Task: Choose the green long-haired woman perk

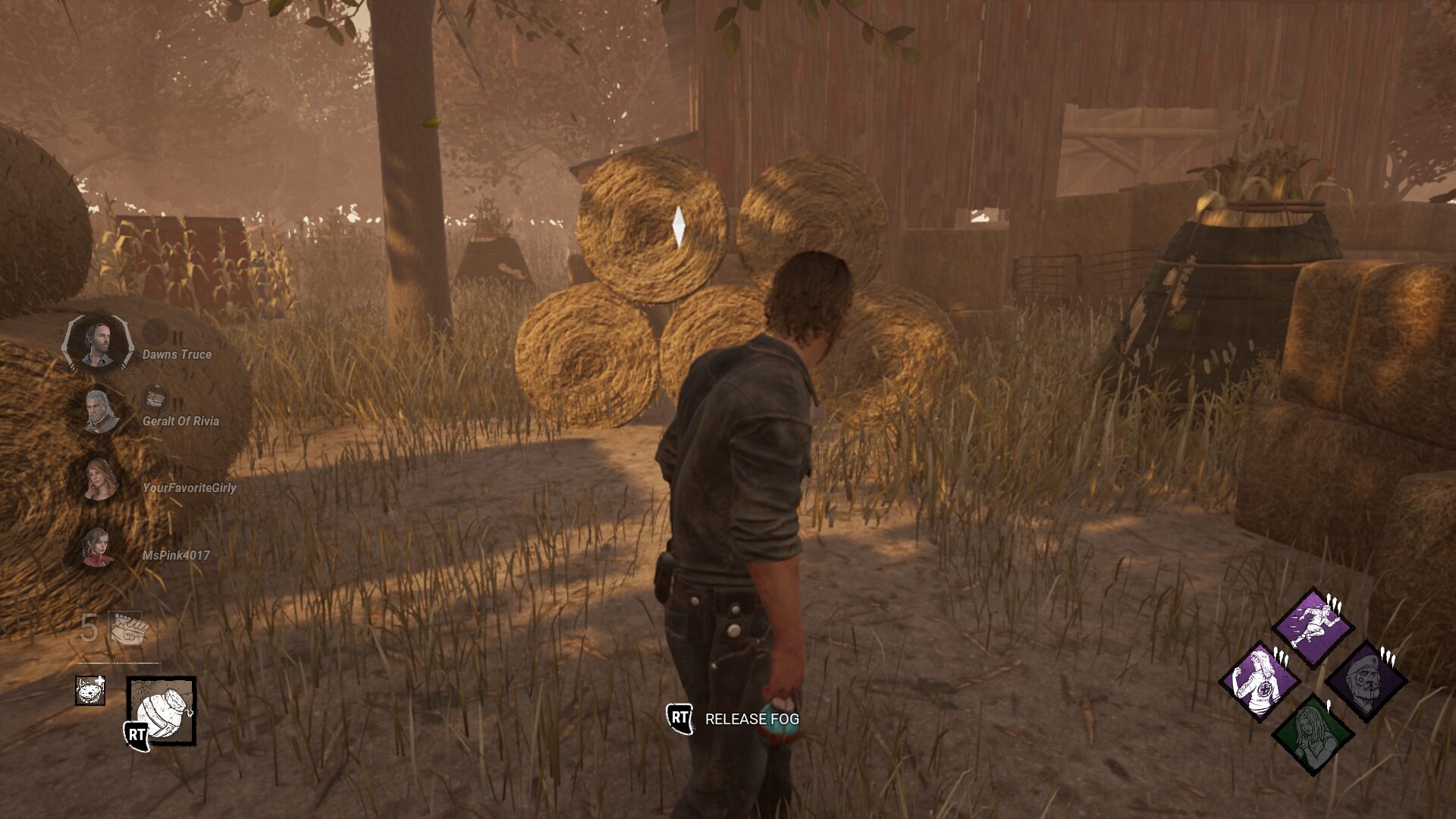Action: point(1313,734)
